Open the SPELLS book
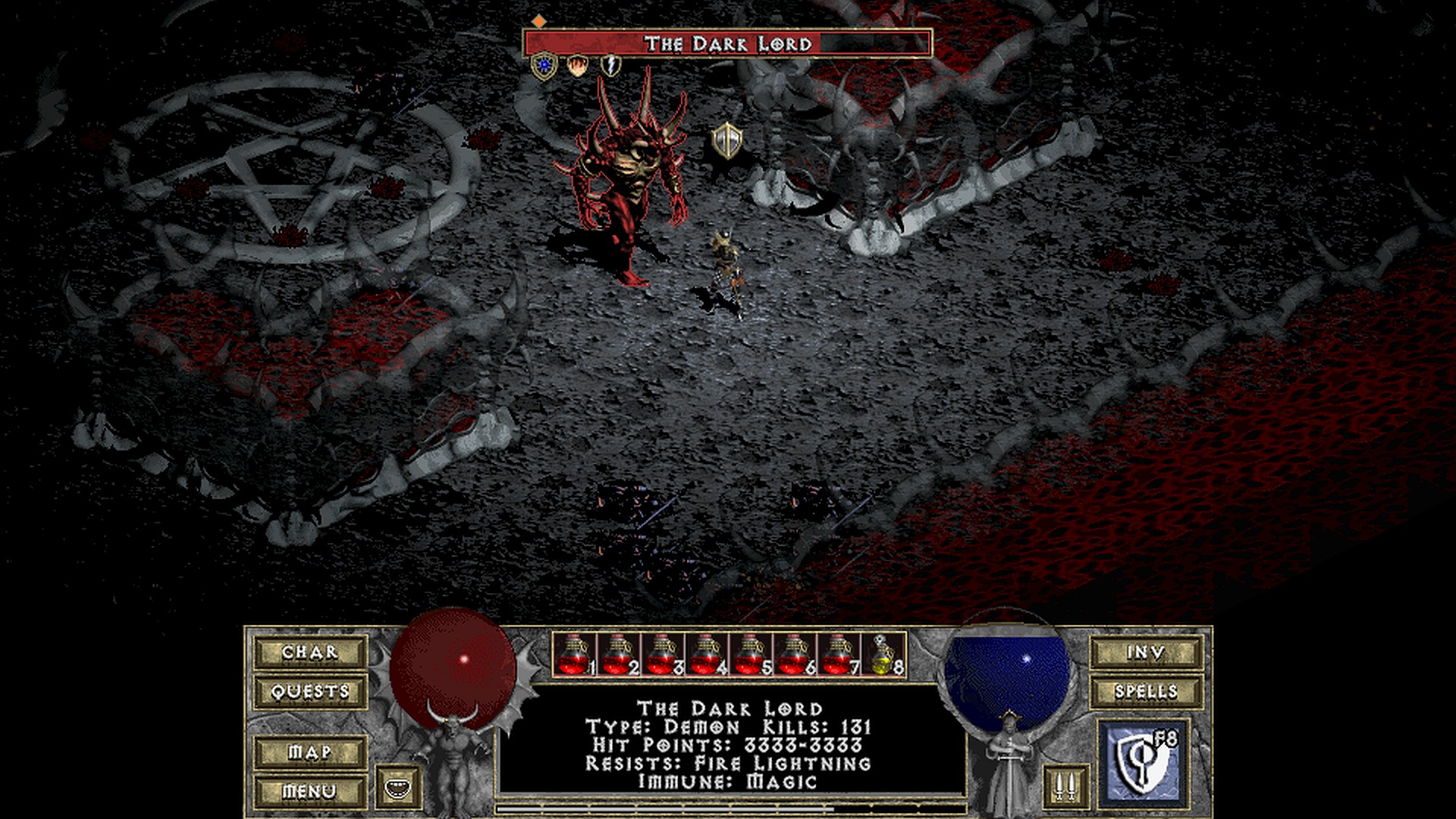The height and width of the screenshot is (819, 1456). (x=1145, y=692)
